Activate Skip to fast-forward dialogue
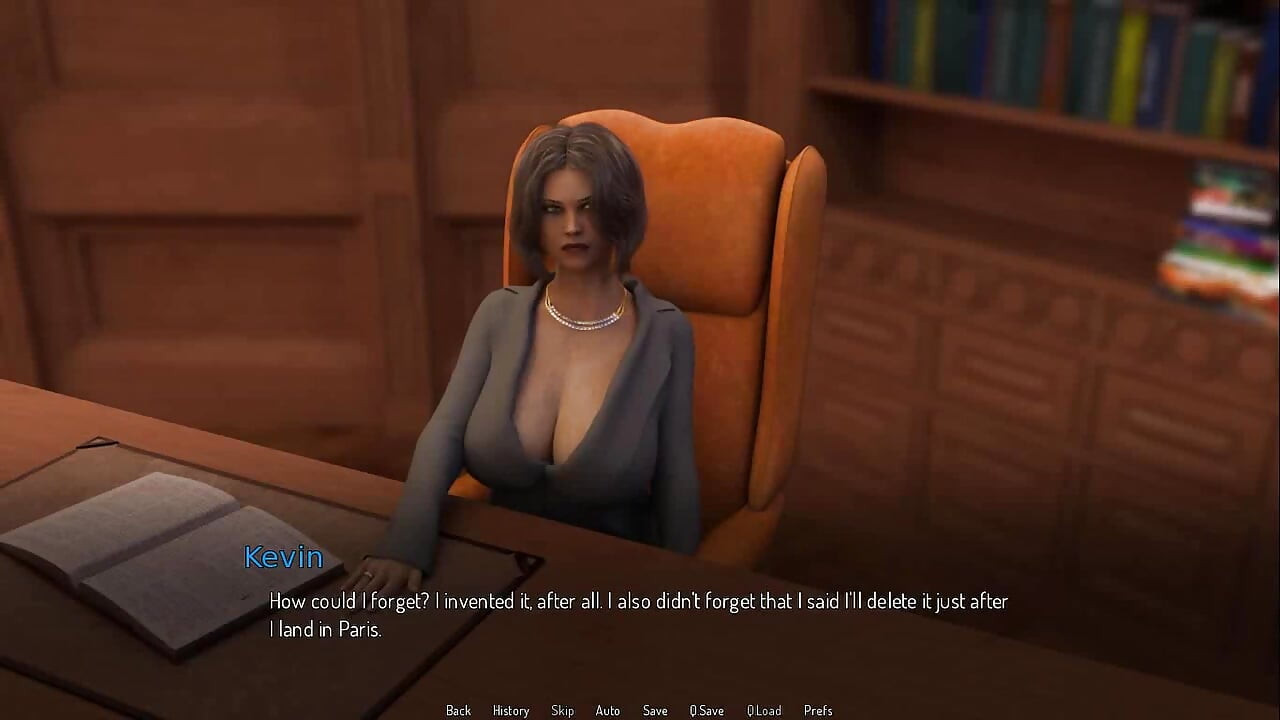This screenshot has width=1280, height=720. point(562,710)
